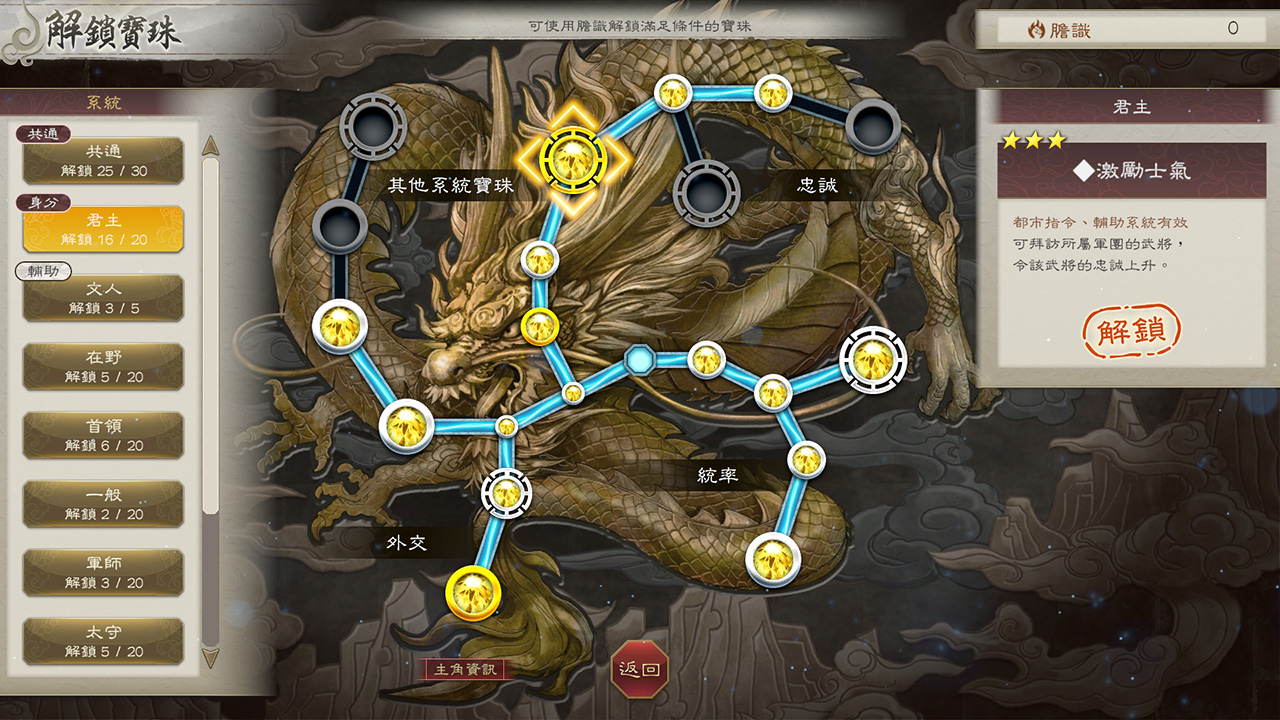Choose the 君主 category entry

pos(103,229)
